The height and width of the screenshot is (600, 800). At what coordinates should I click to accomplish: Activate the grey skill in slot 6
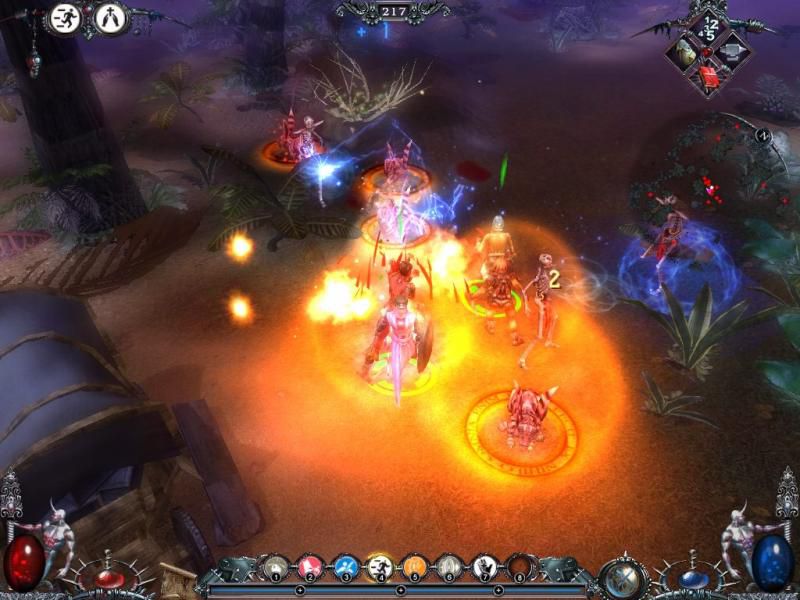(x=449, y=567)
